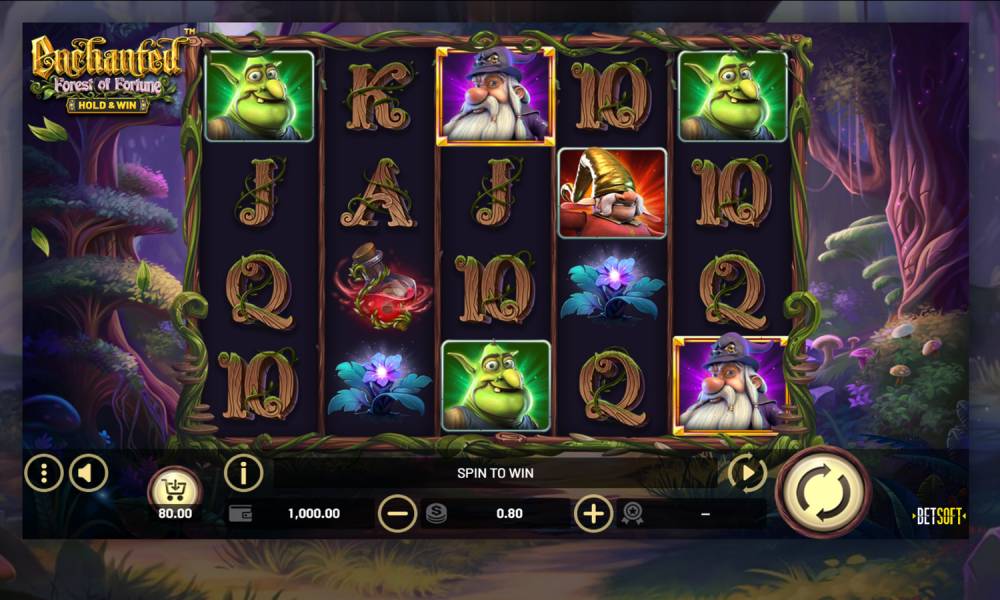
Task: Buy the bonus feature for 80.00
Action: click(x=175, y=491)
